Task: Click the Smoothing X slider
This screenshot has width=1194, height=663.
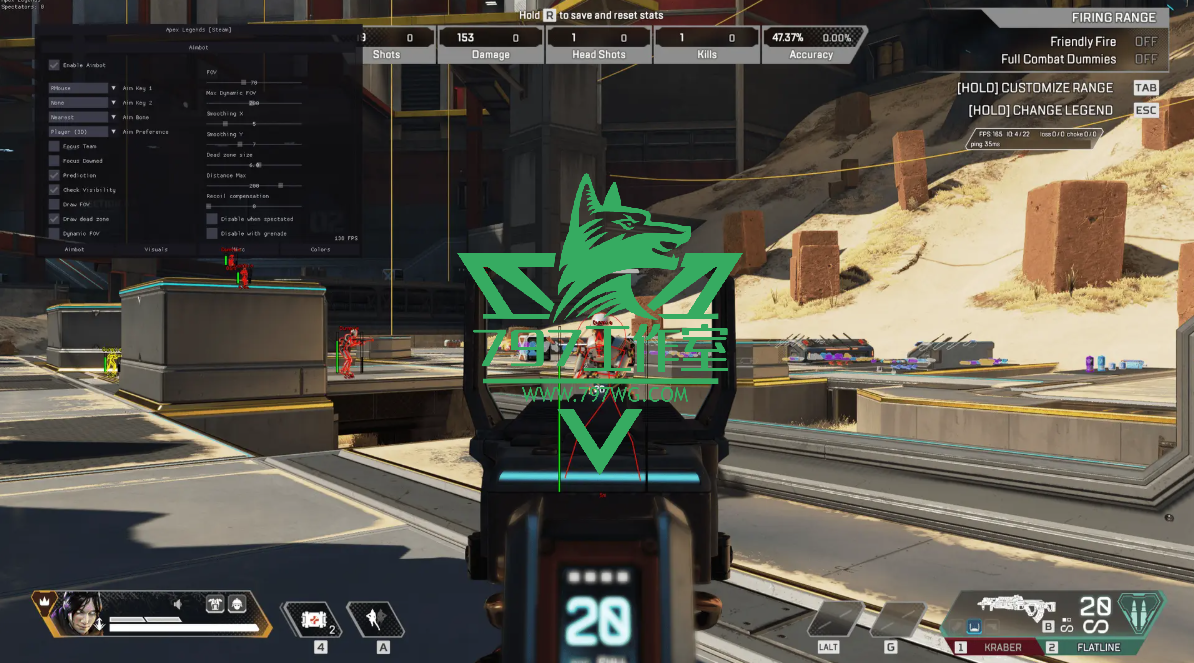Action: click(x=254, y=124)
